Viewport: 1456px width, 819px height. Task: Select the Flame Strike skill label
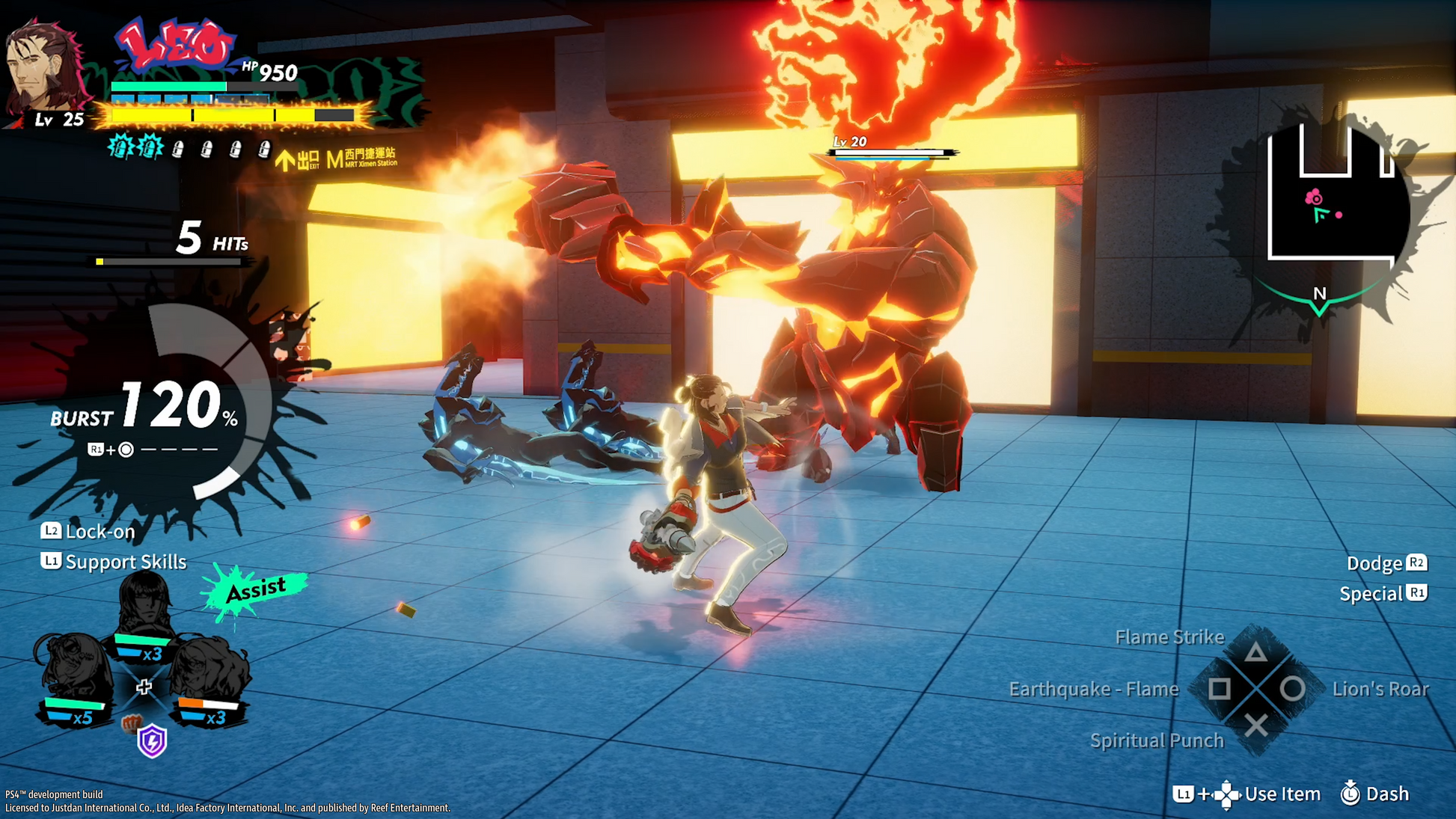[1169, 637]
